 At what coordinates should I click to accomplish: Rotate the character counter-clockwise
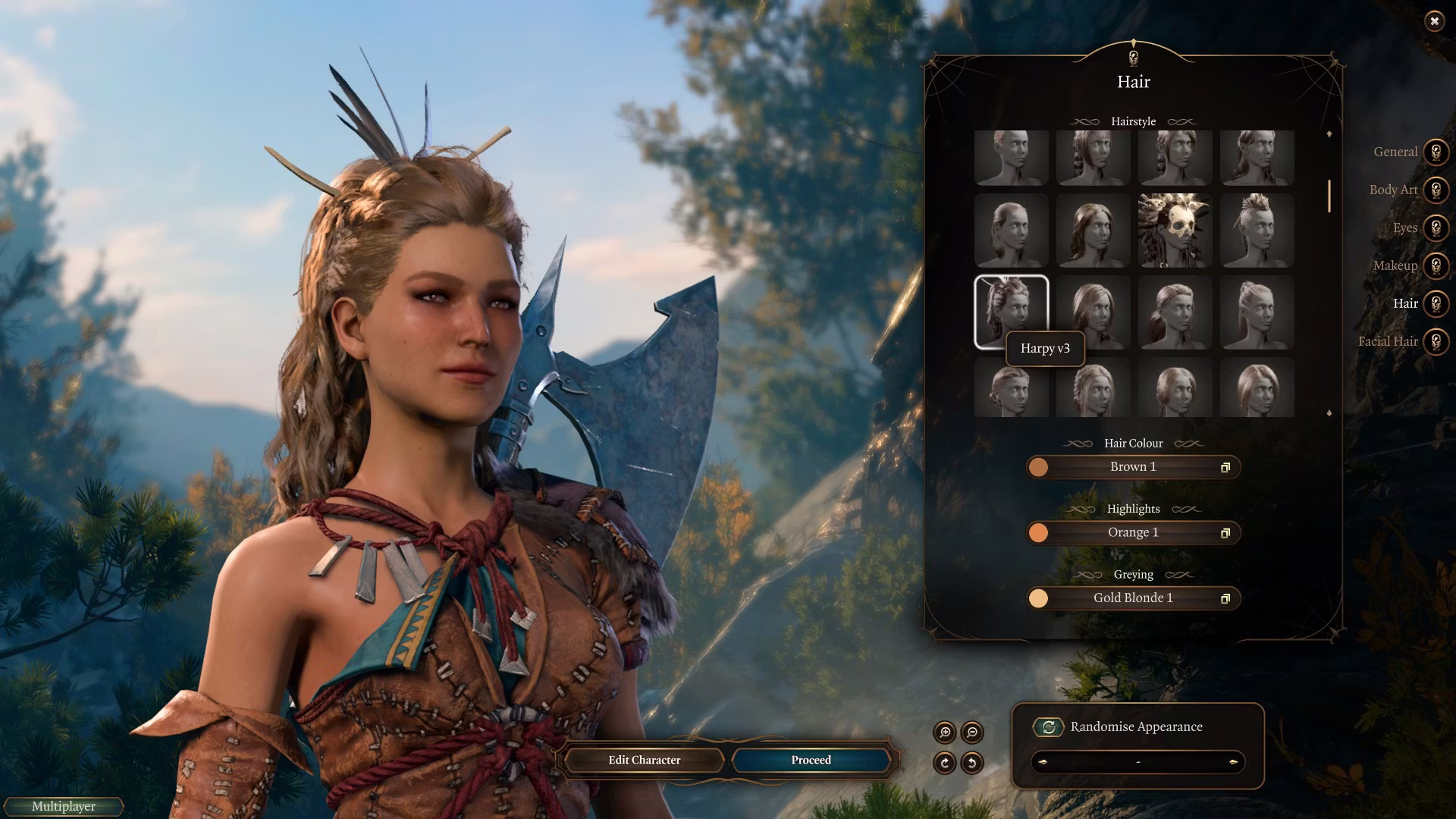[x=971, y=763]
